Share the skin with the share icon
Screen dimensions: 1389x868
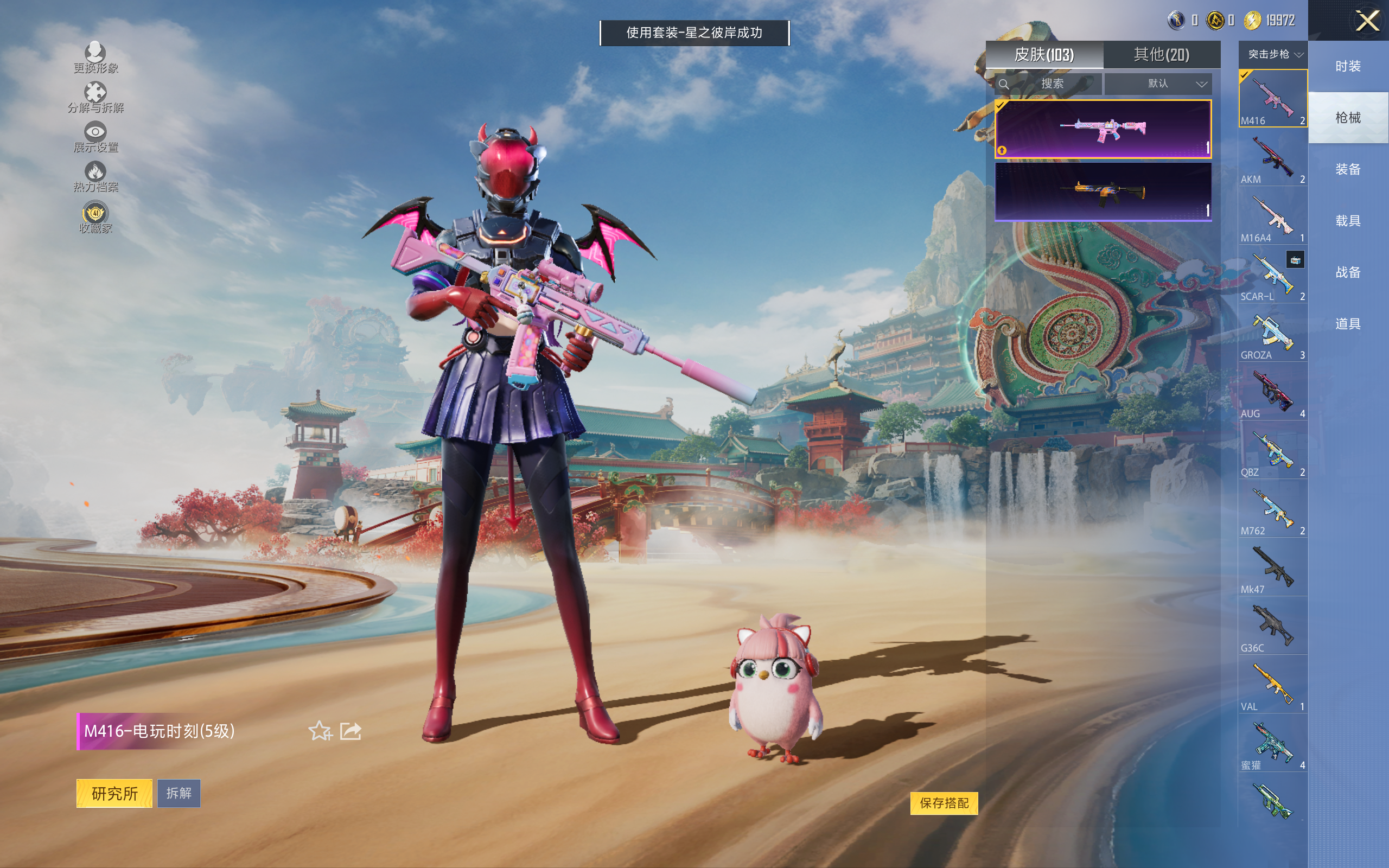point(351,731)
